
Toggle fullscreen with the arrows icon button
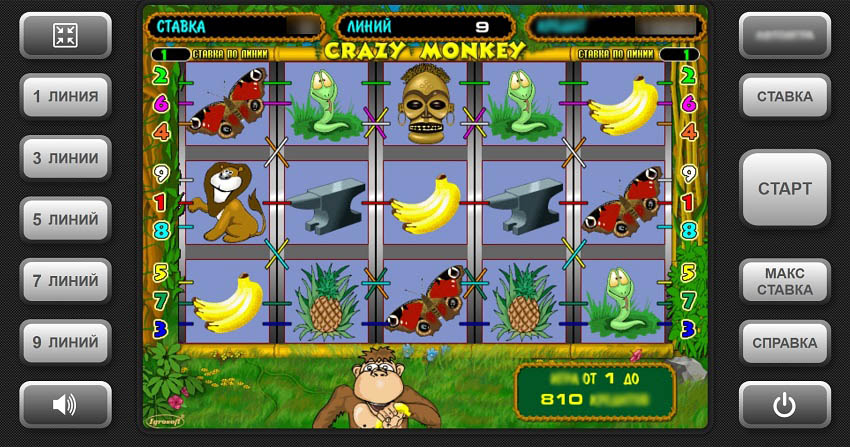66,36
